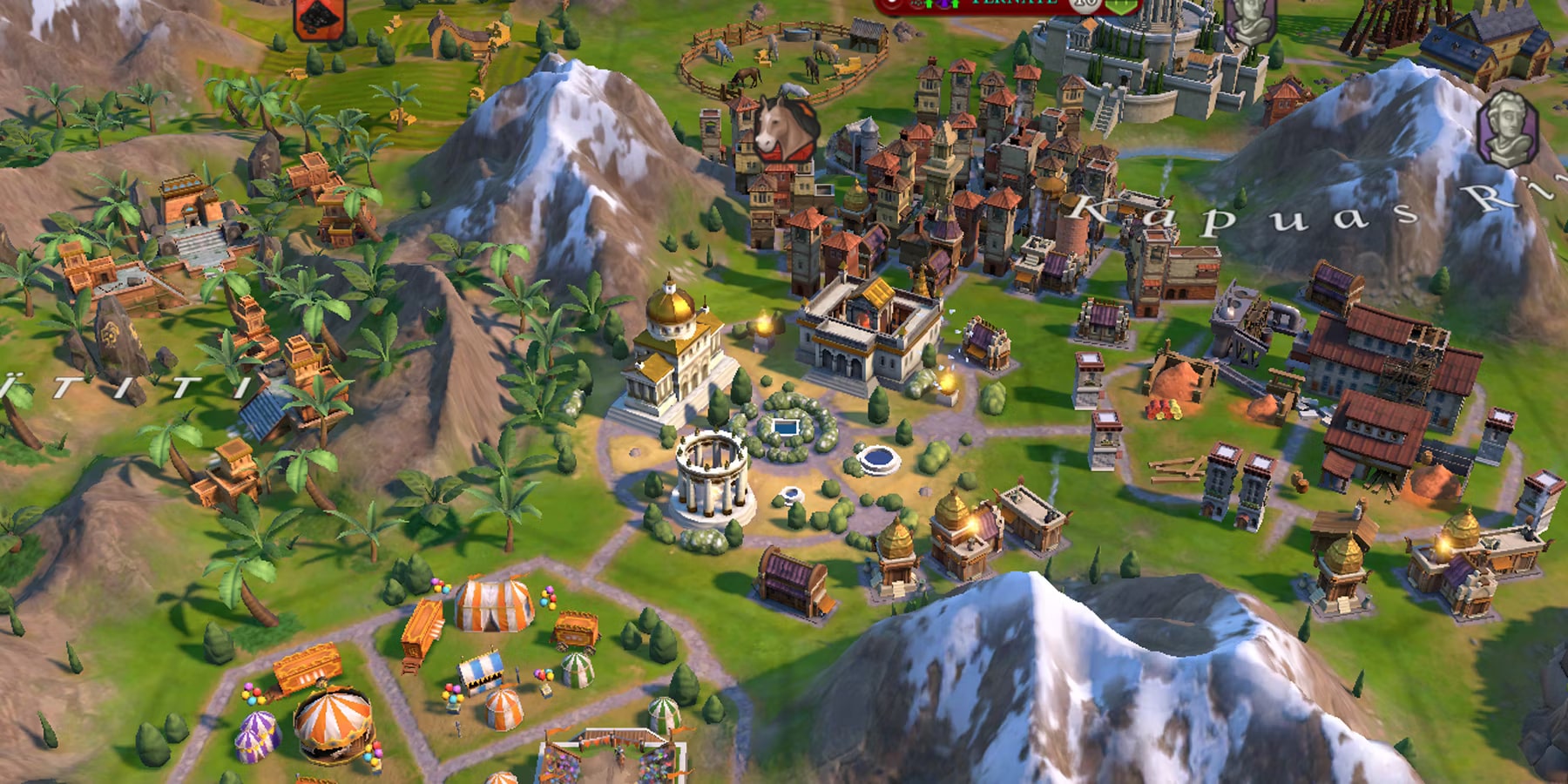This screenshot has width=1568, height=784.
Task: Click the white population ring on the banner's left
Action: pos(892,5)
